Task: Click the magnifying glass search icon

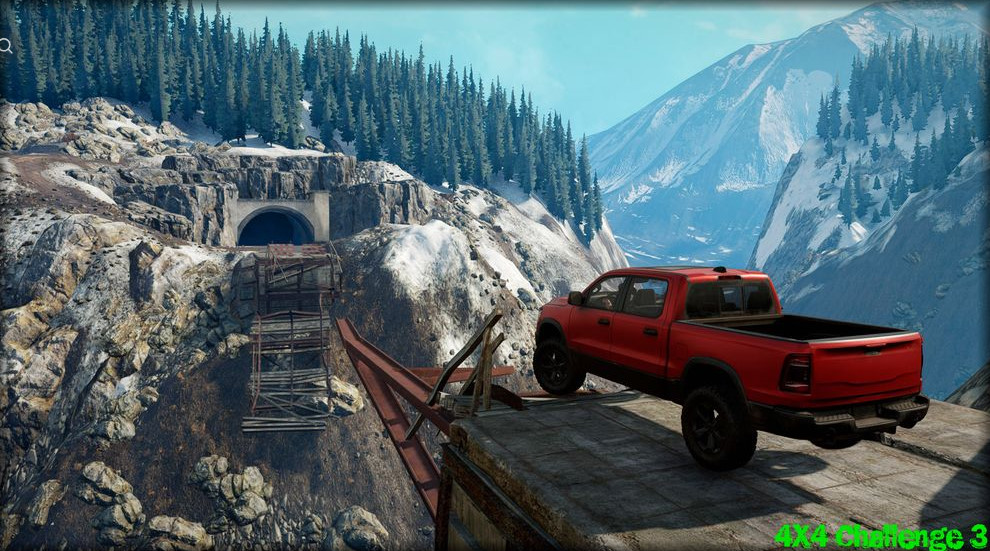Action: click(x=5, y=45)
